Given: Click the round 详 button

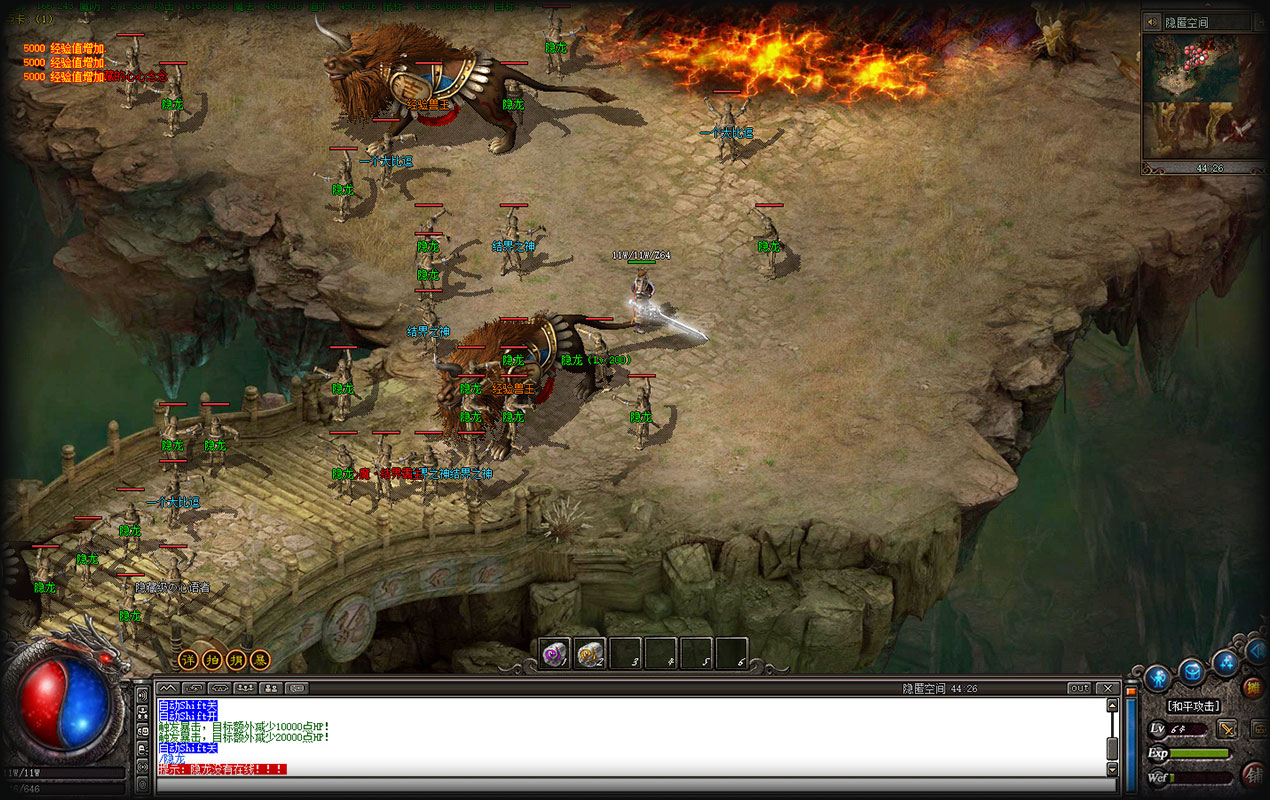Looking at the screenshot, I should coord(188,660).
